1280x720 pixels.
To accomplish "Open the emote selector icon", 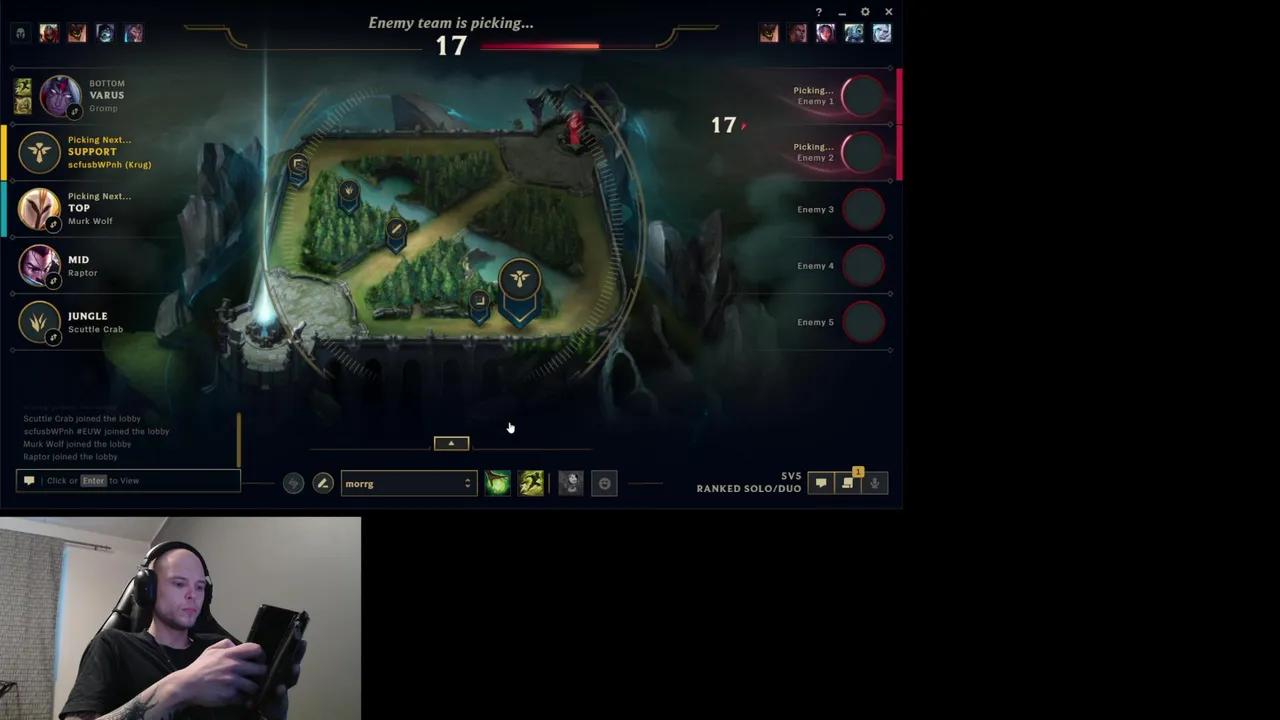I will [x=604, y=483].
